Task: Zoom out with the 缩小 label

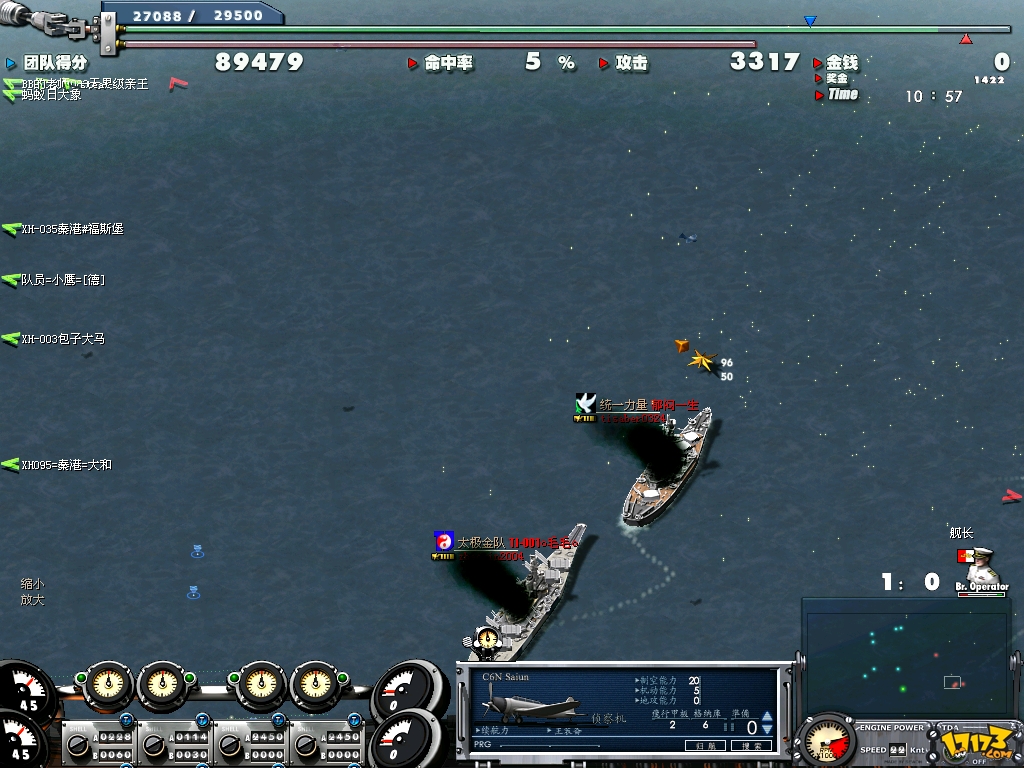Action: 32,584
